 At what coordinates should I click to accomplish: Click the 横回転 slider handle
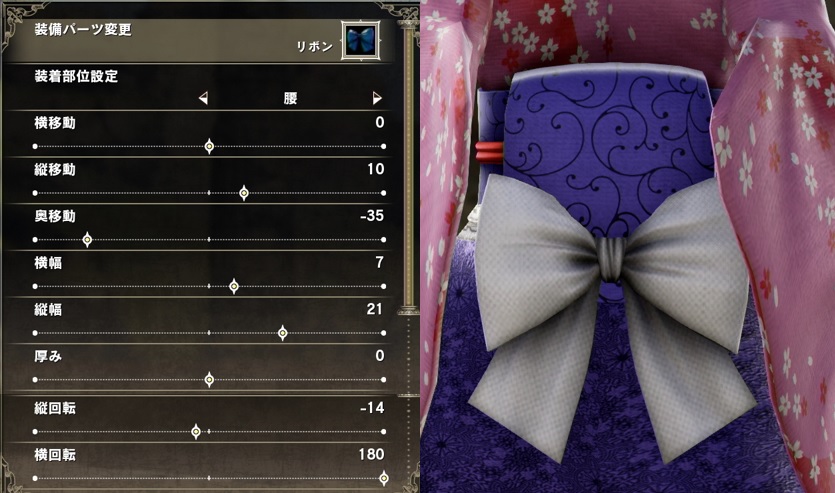click(x=384, y=479)
